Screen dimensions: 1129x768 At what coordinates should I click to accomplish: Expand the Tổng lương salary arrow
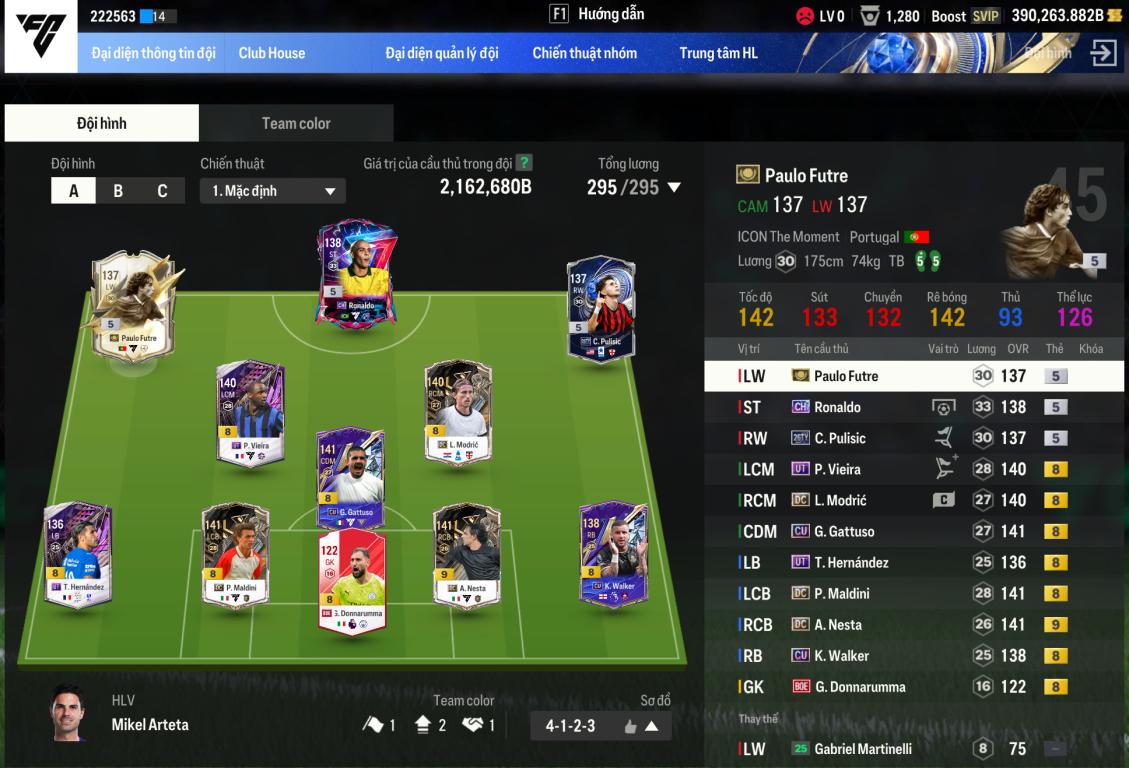pos(674,187)
